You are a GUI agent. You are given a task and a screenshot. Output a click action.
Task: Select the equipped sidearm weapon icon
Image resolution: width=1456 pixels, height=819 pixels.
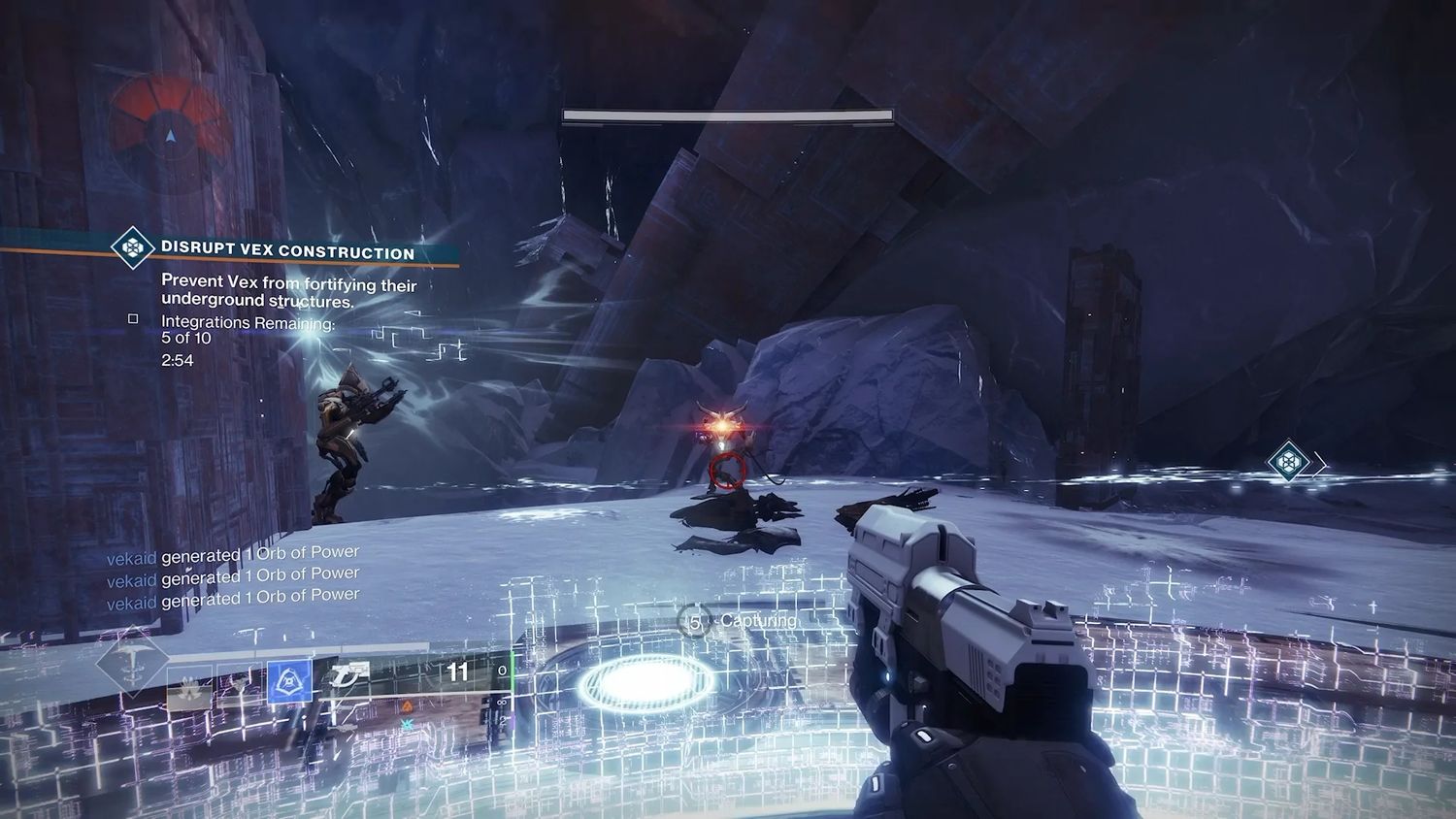[349, 674]
